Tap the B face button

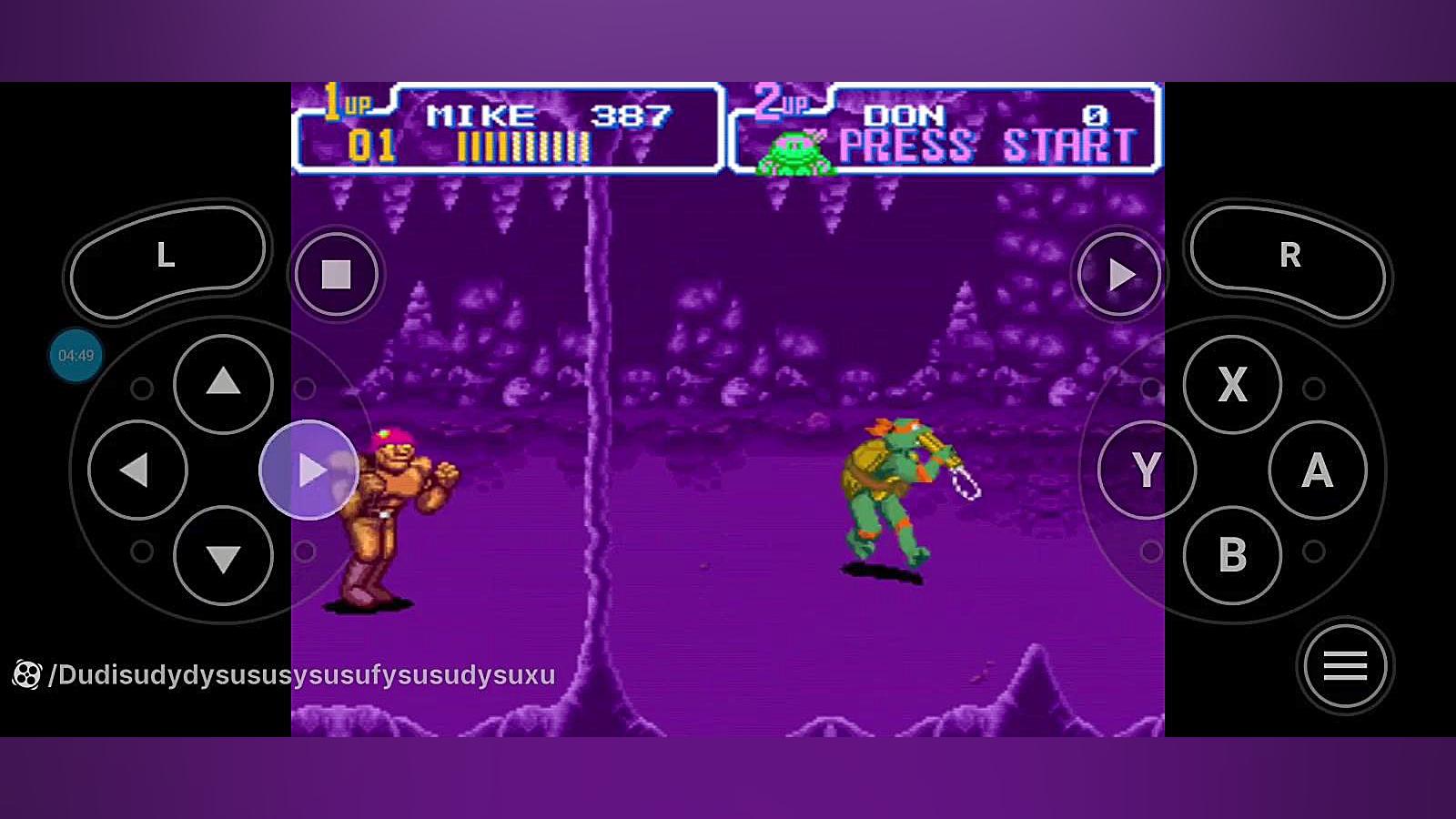1232,555
